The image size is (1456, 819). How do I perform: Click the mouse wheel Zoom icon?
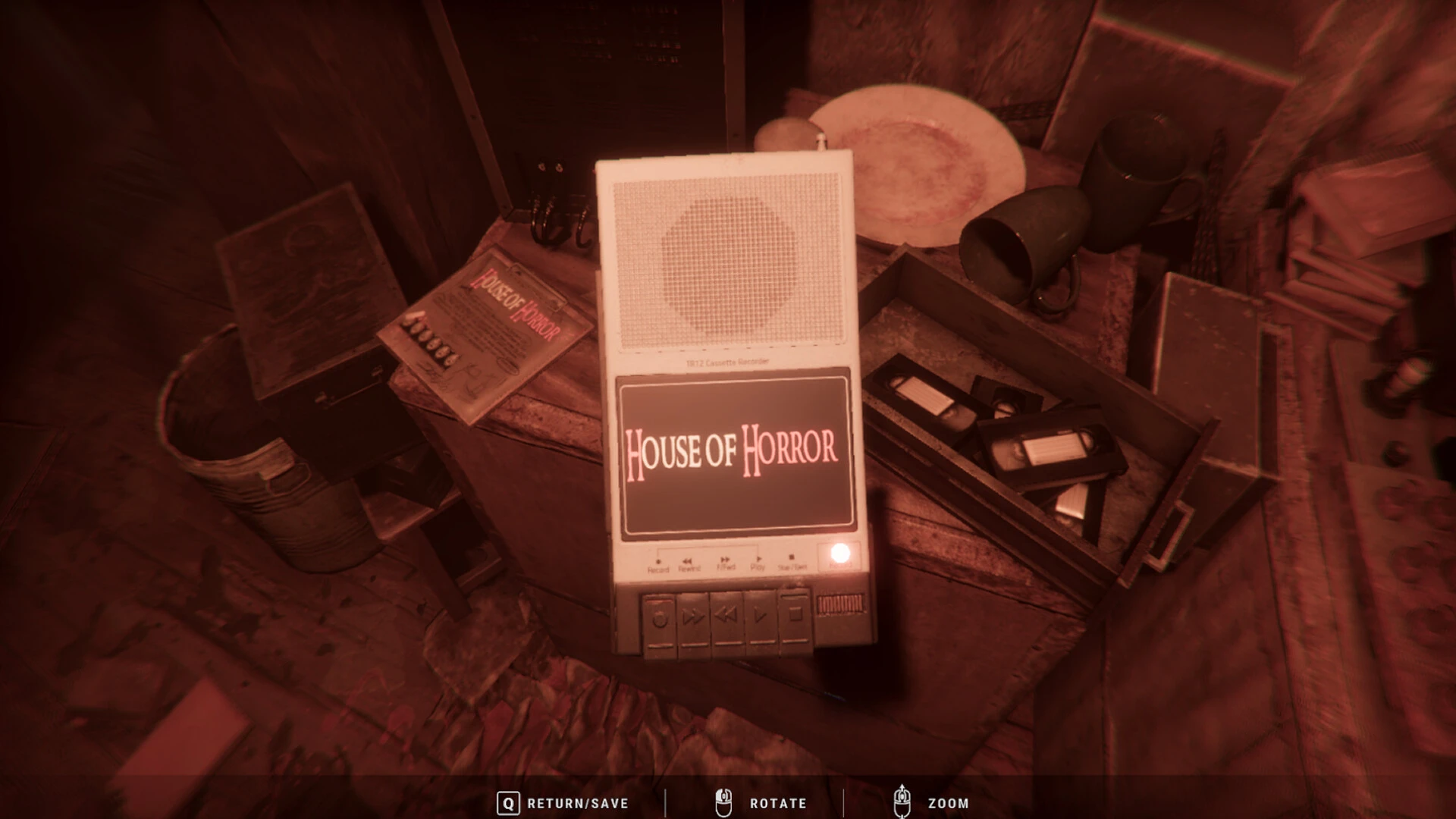tap(902, 802)
